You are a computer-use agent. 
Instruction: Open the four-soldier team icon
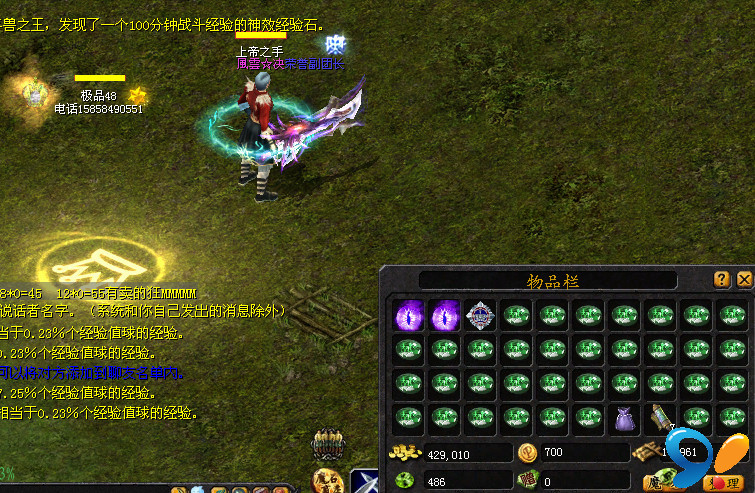tap(327, 444)
